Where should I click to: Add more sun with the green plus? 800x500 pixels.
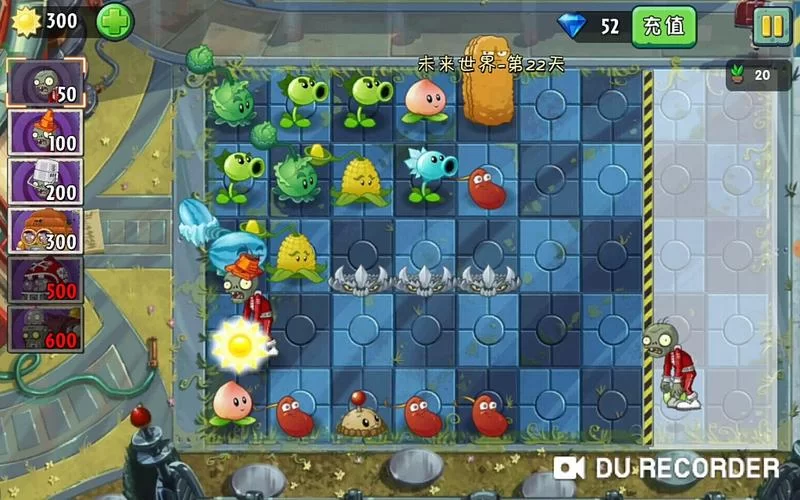[114, 21]
